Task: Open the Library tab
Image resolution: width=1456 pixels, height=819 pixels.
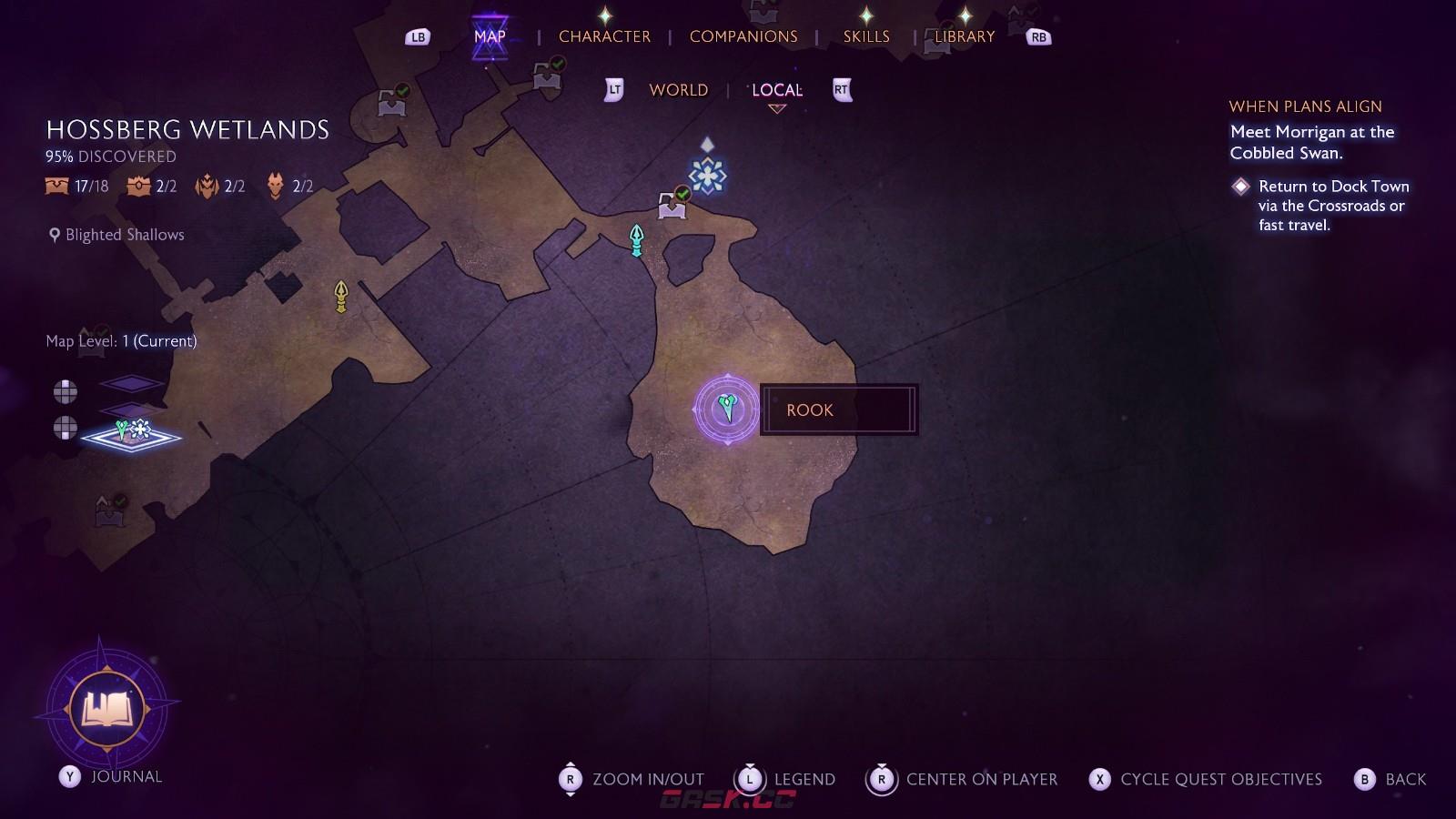Action: [x=965, y=36]
